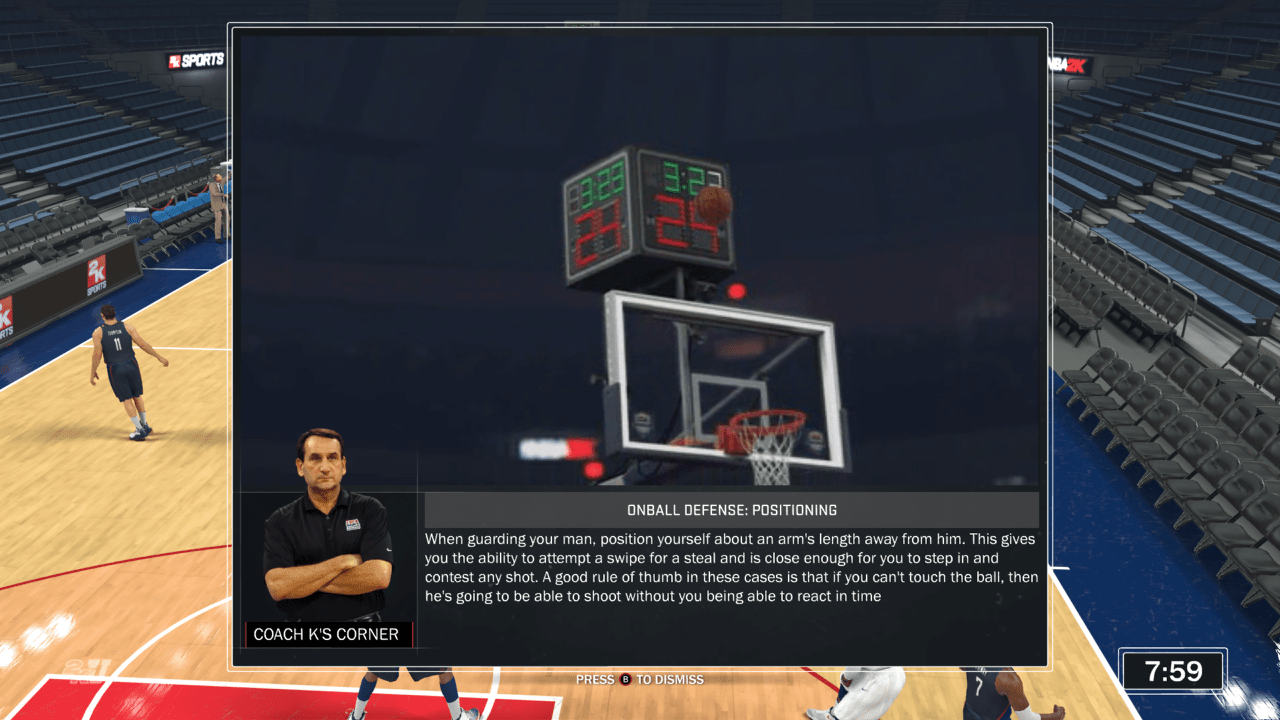Click the red replay indicator light above backboard
Viewport: 1280px width, 720px height.
pos(736,290)
